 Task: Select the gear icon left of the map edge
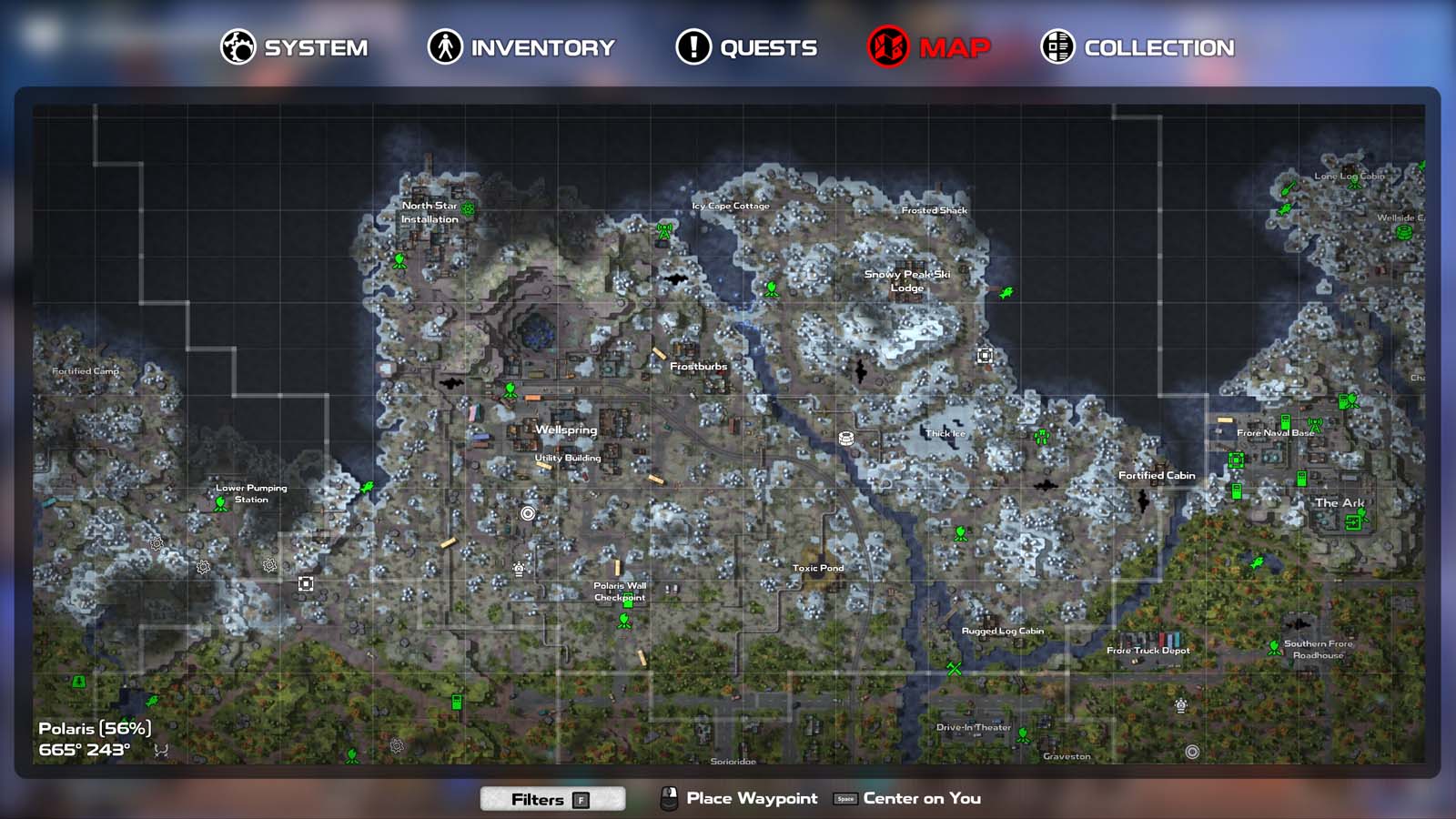pyautogui.click(x=156, y=545)
